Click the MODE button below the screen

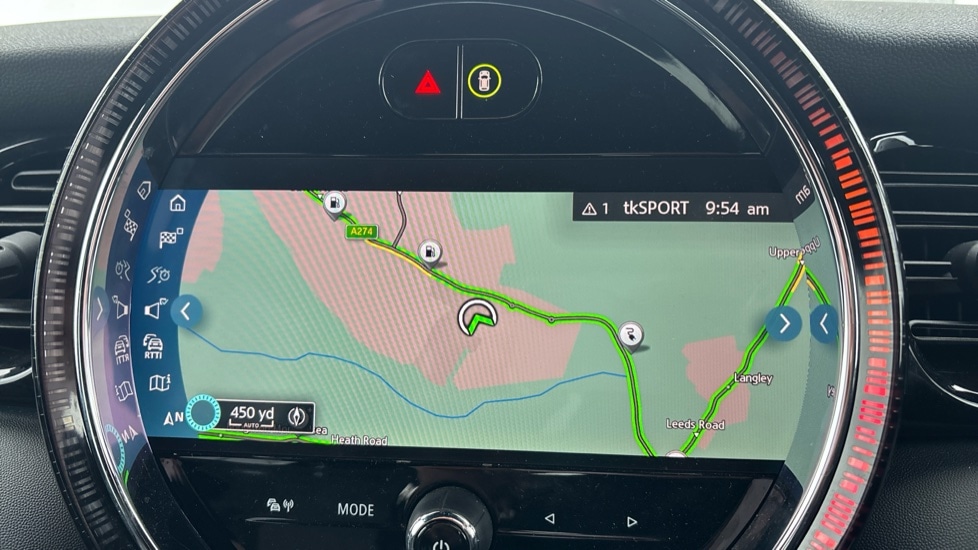coord(355,509)
